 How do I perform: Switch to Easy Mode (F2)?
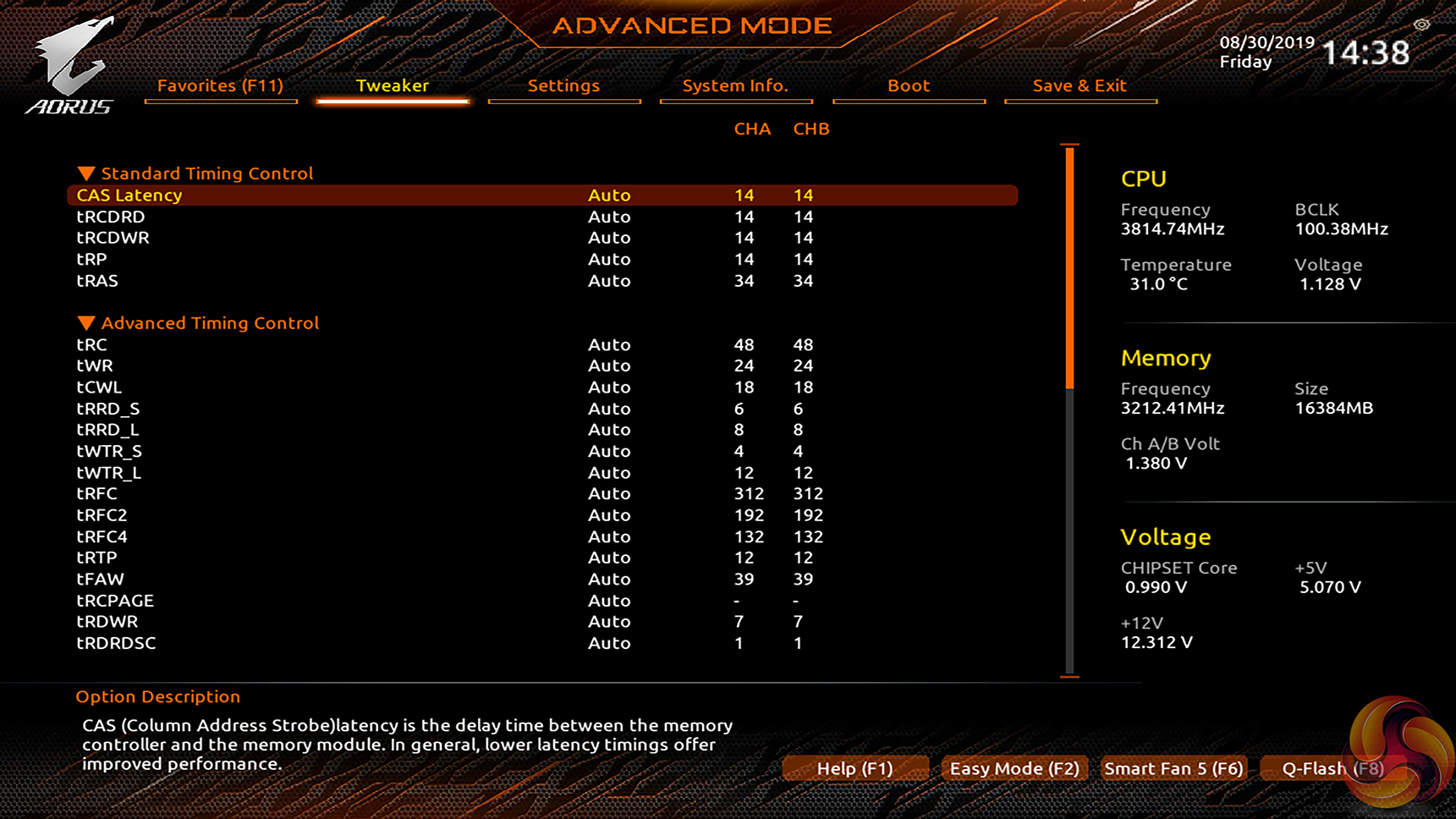[1014, 768]
